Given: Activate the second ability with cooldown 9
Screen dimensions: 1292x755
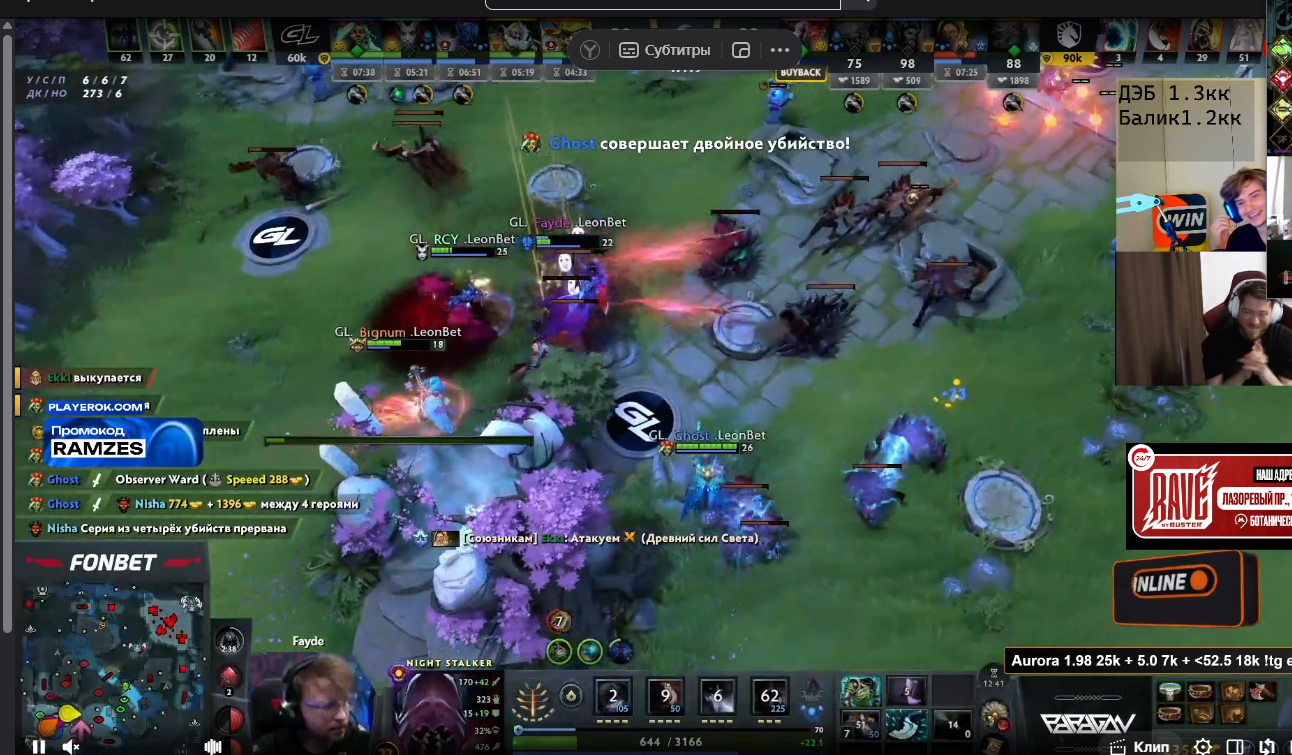Looking at the screenshot, I should tap(665, 696).
